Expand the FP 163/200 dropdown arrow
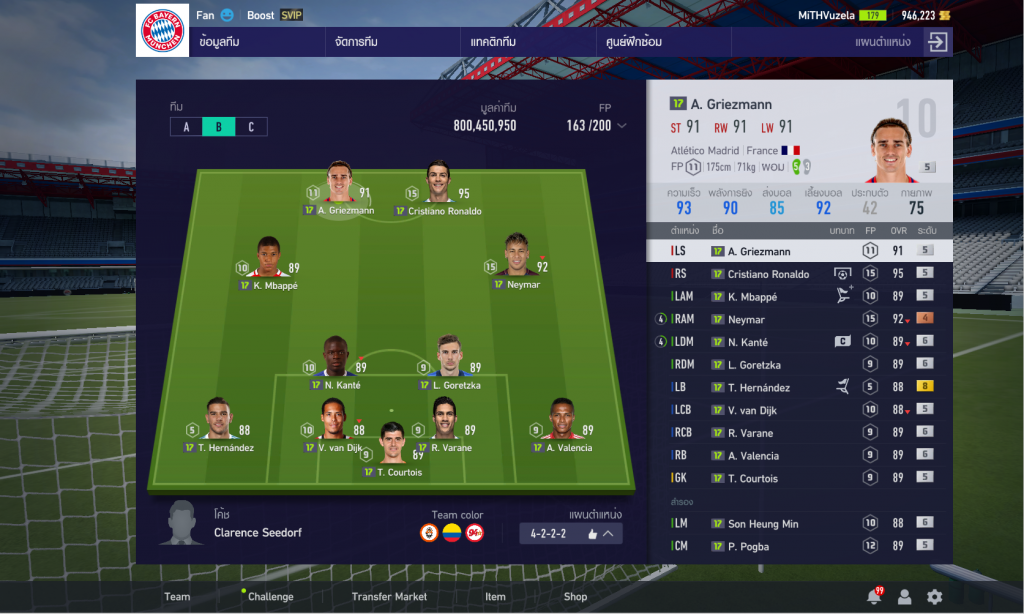 coord(622,126)
